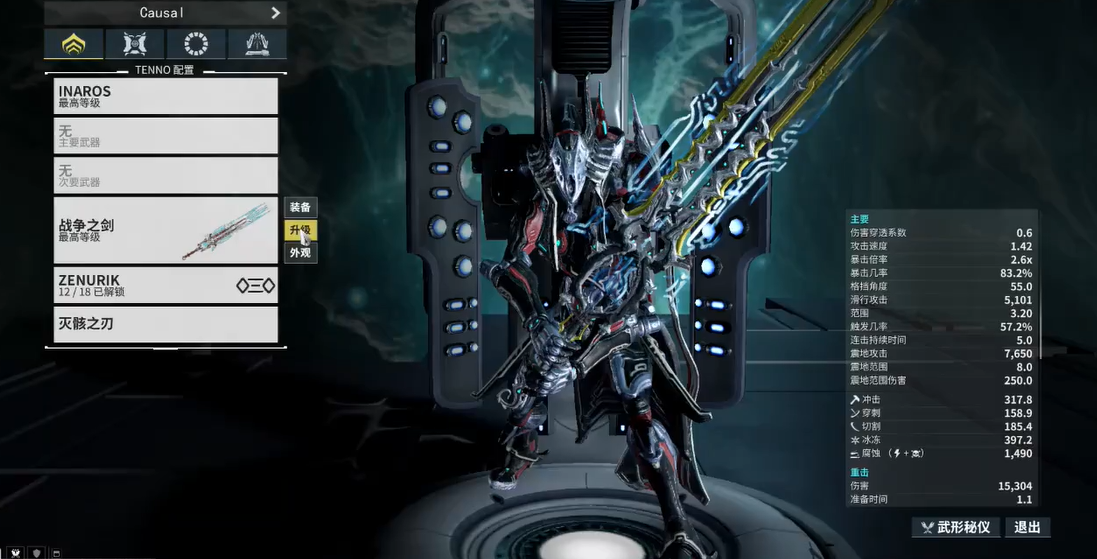
Task: Click the grey shield icon in bottom bar
Action: point(37,552)
